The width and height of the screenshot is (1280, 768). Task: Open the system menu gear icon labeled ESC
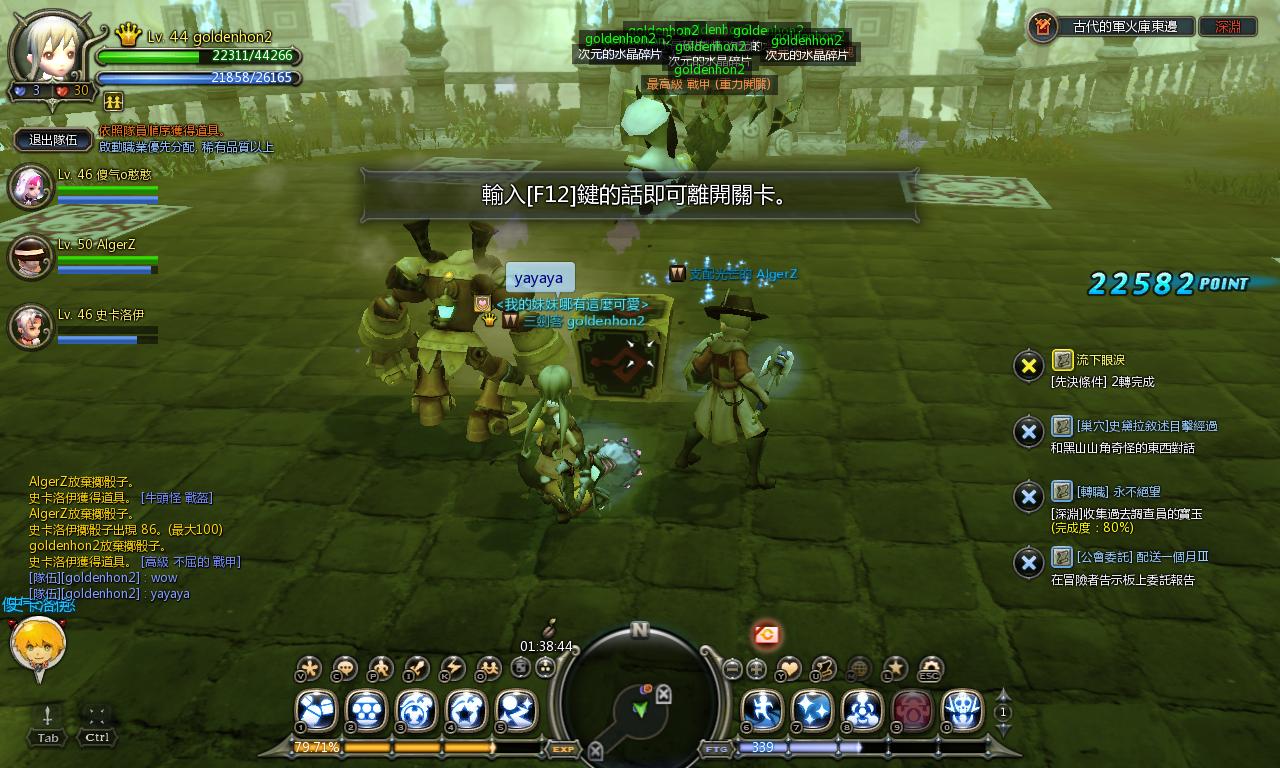click(x=931, y=668)
